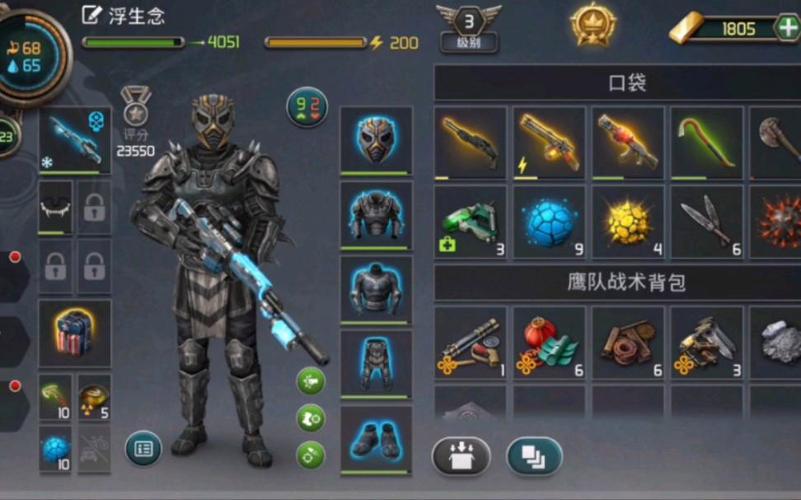Click the box deposit button
This screenshot has height=500, width=801.
click(460, 456)
